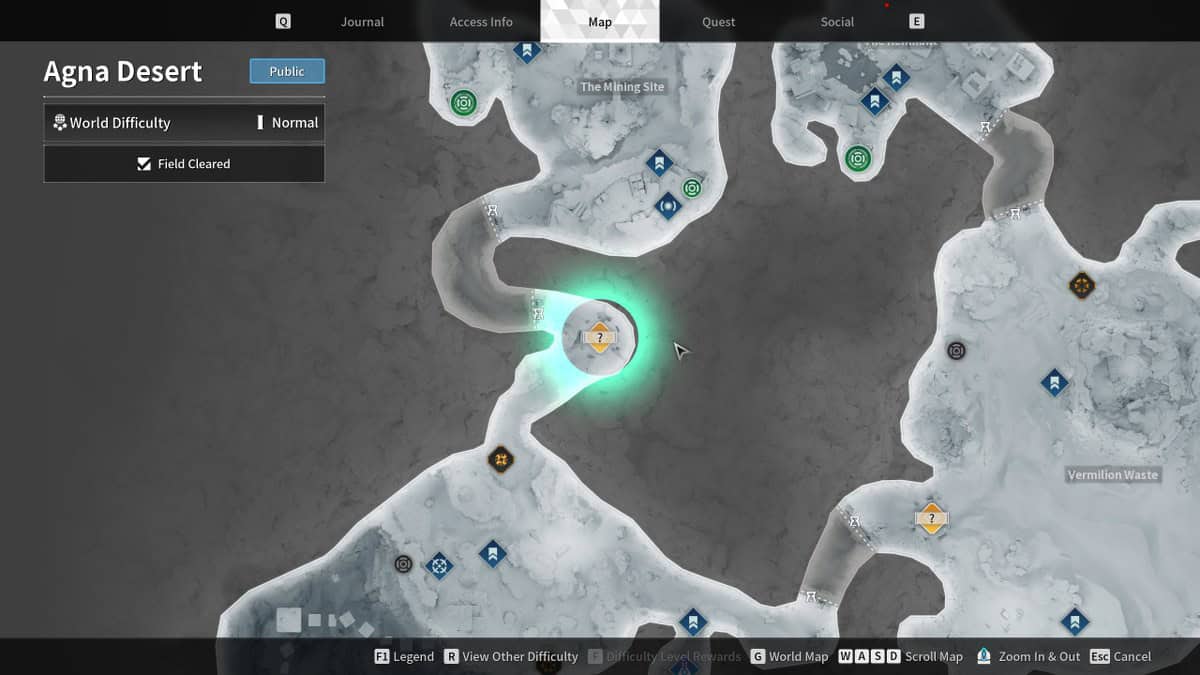Image resolution: width=1200 pixels, height=675 pixels.
Task: Click the Public session button
Action: [287, 72]
